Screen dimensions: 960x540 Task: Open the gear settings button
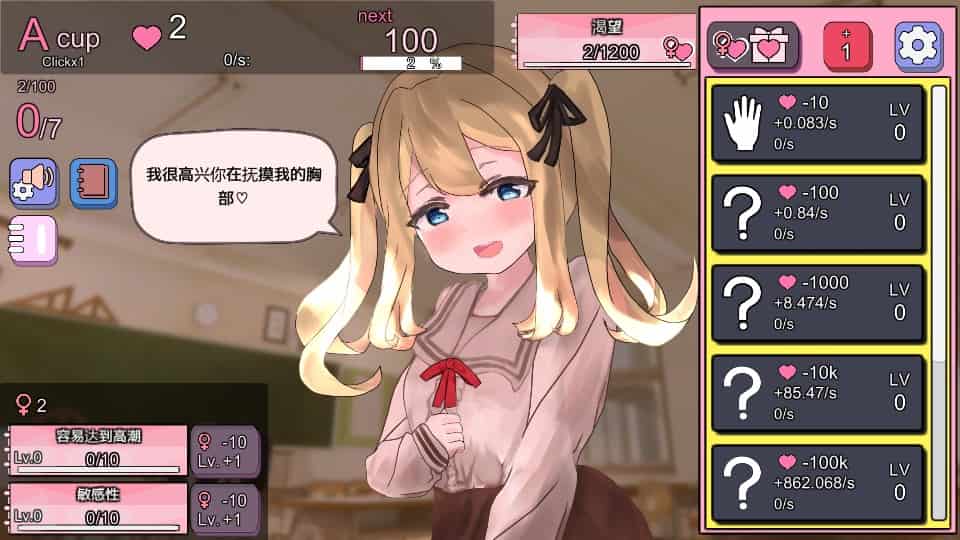point(918,46)
